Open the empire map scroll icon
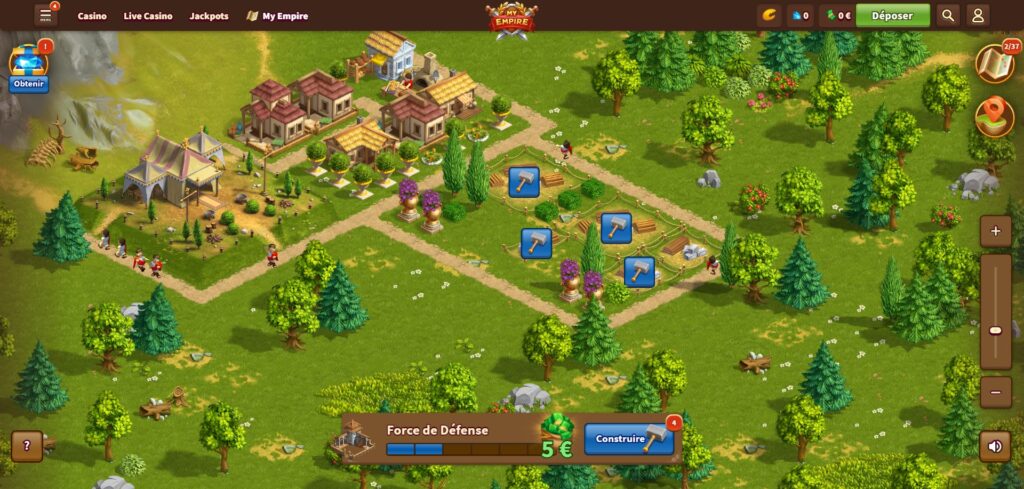The width and height of the screenshot is (1024, 489). [x=994, y=63]
